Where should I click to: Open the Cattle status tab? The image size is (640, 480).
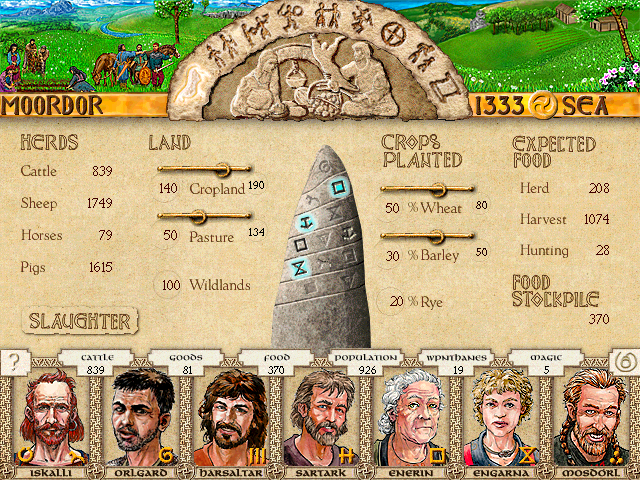98,363
